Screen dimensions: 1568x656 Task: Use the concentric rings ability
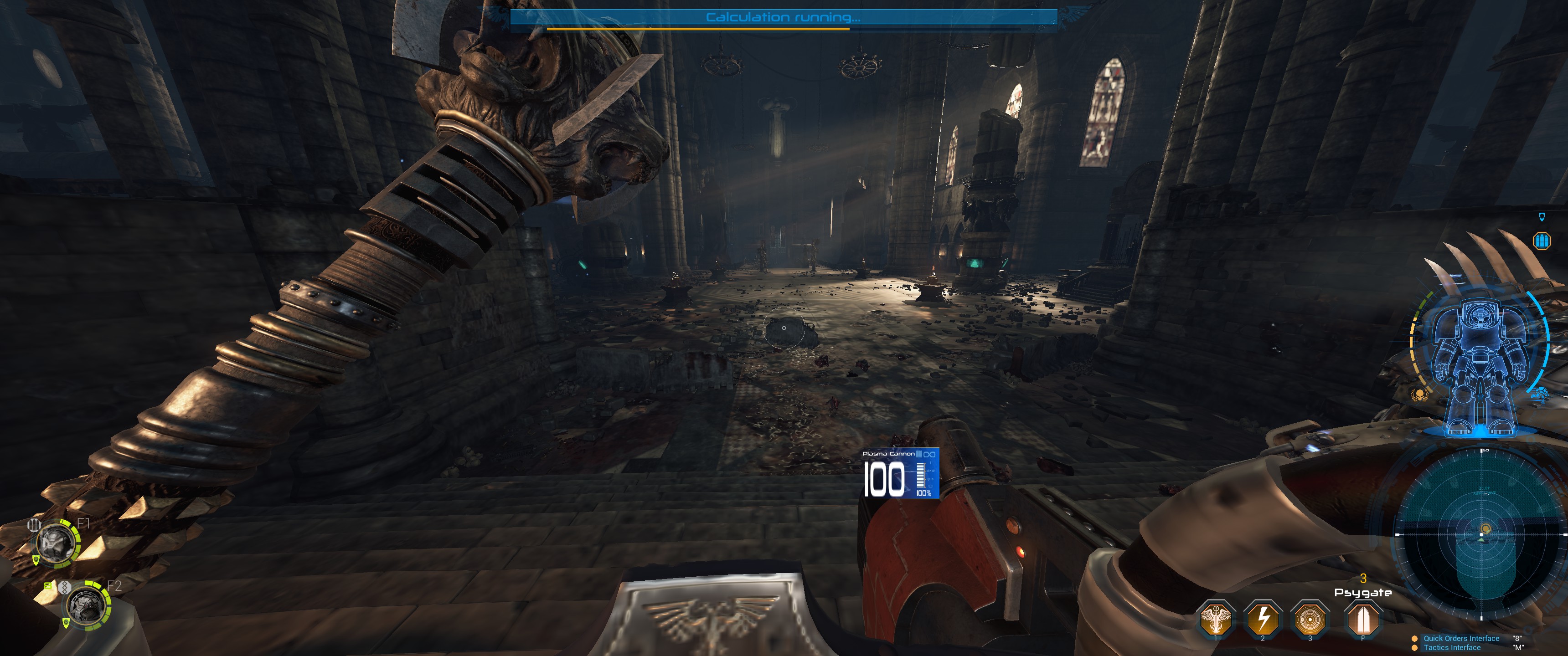(1310, 618)
